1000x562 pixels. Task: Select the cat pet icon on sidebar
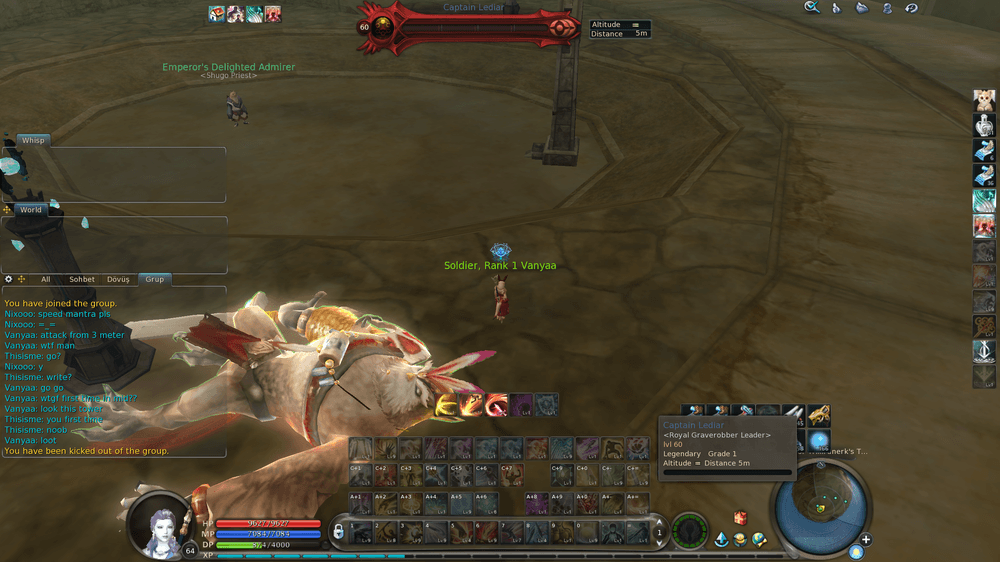(x=984, y=100)
